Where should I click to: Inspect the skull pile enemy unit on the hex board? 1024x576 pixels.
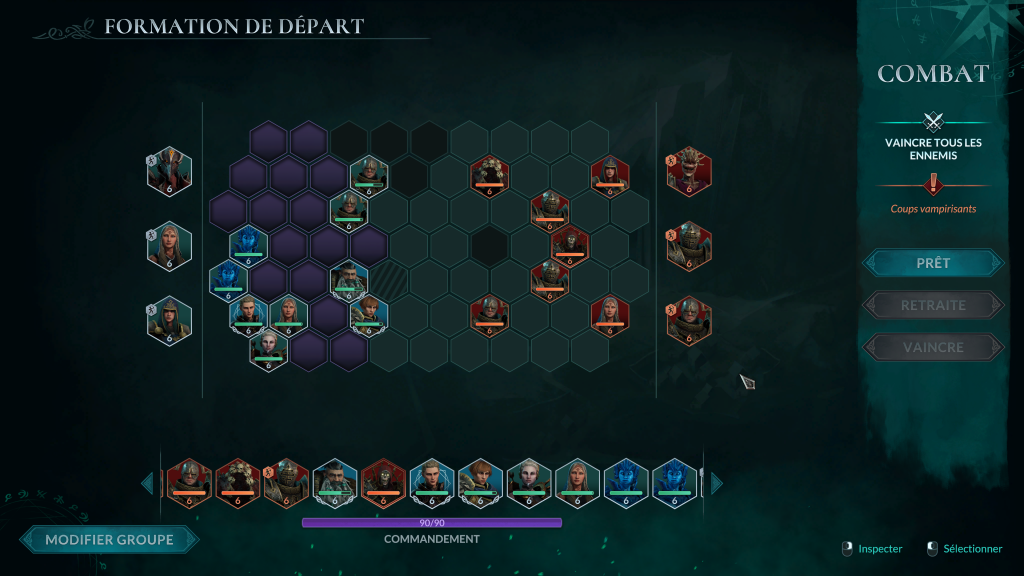coord(489,174)
